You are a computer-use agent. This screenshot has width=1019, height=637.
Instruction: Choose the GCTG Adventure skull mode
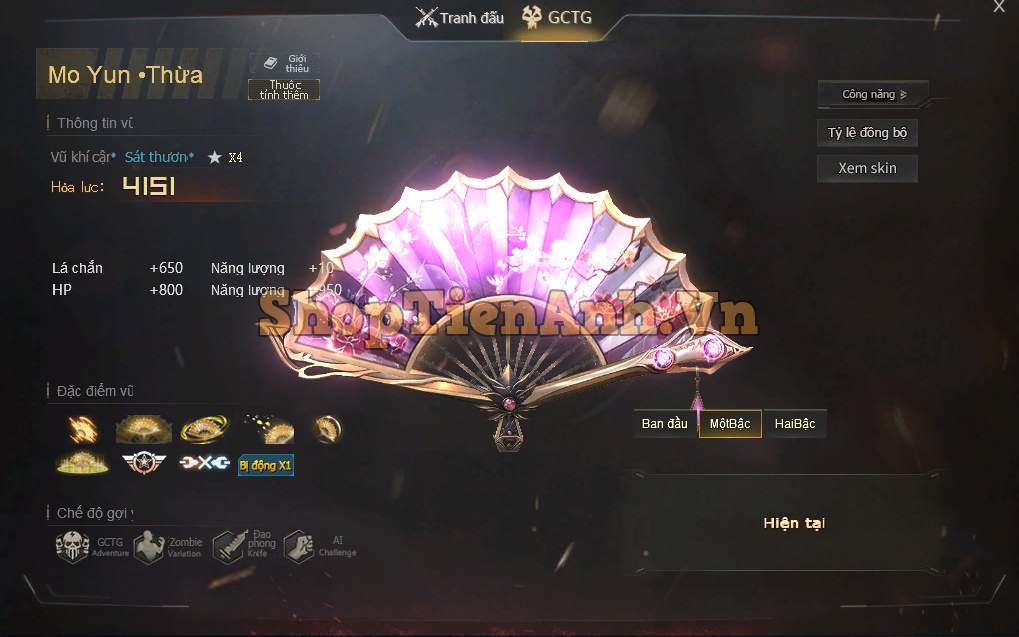73,547
